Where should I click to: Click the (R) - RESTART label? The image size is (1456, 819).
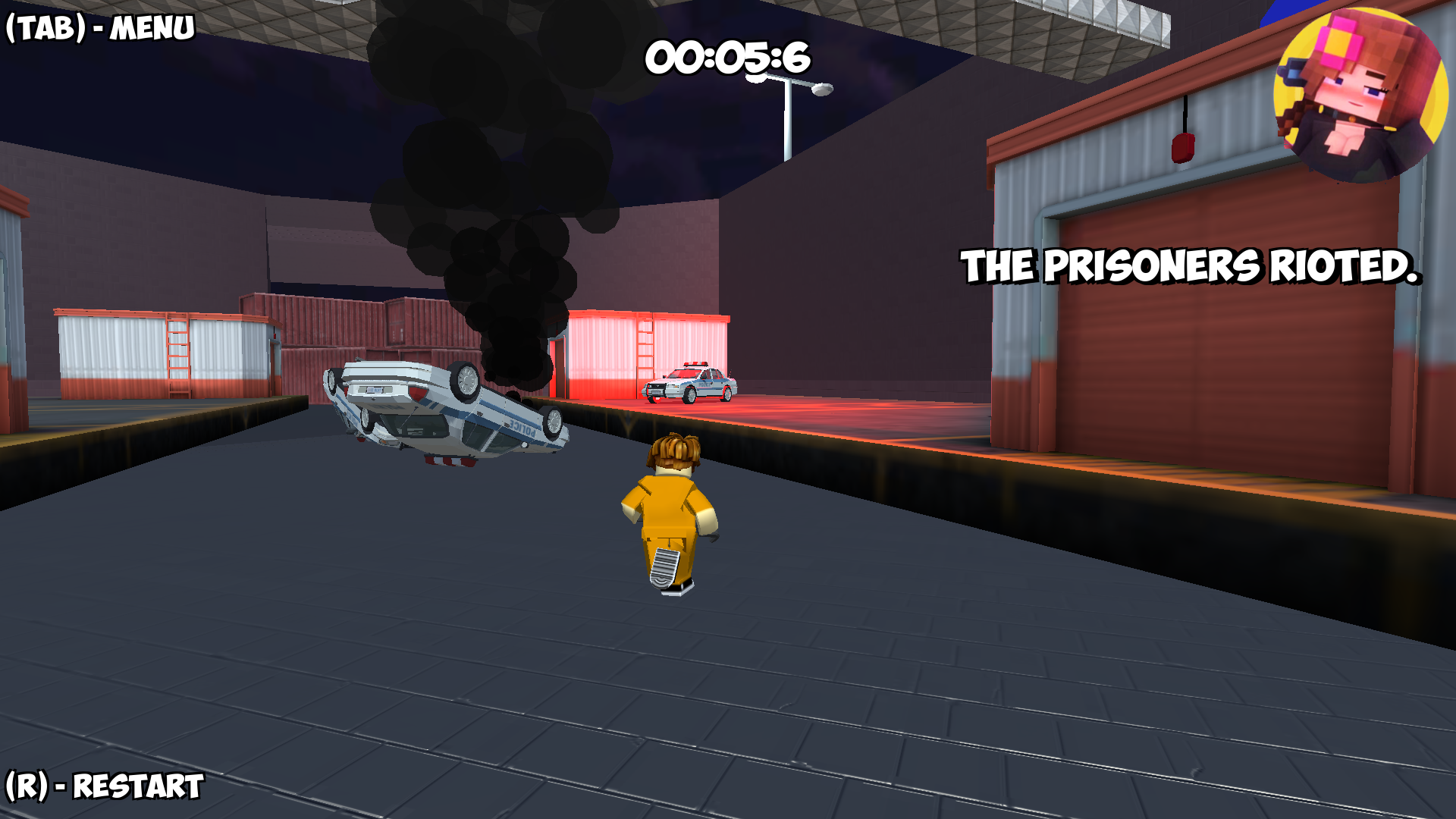click(102, 786)
